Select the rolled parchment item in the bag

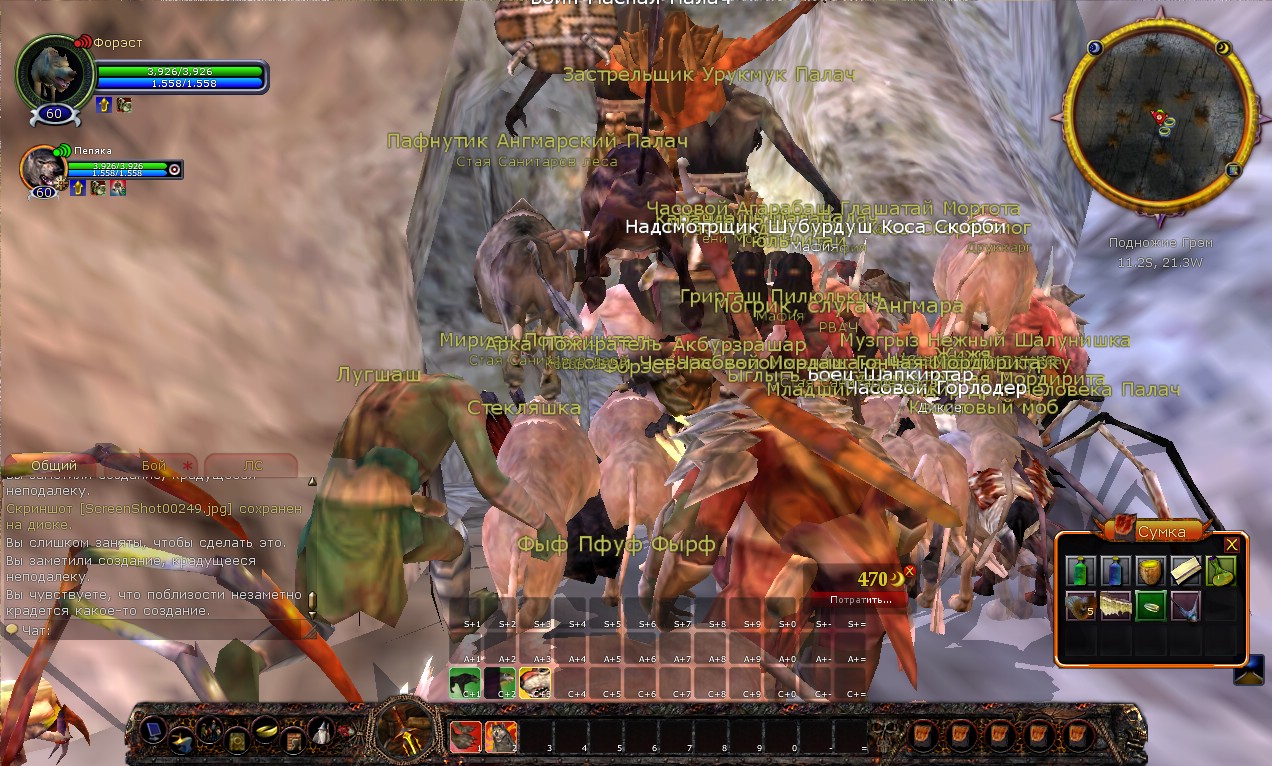pyautogui.click(x=1186, y=571)
